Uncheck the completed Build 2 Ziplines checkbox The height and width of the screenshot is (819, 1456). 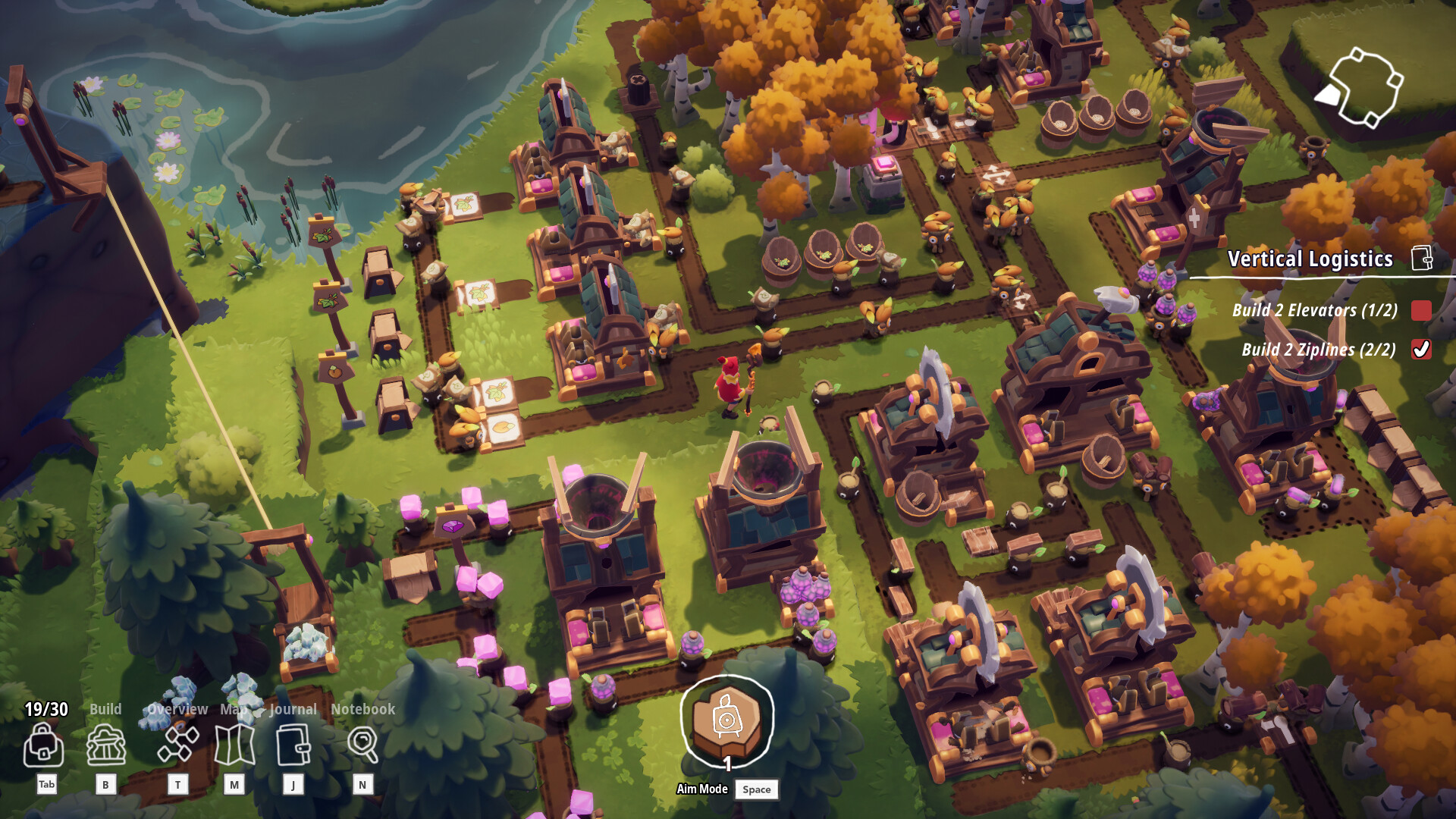pyautogui.click(x=1421, y=350)
